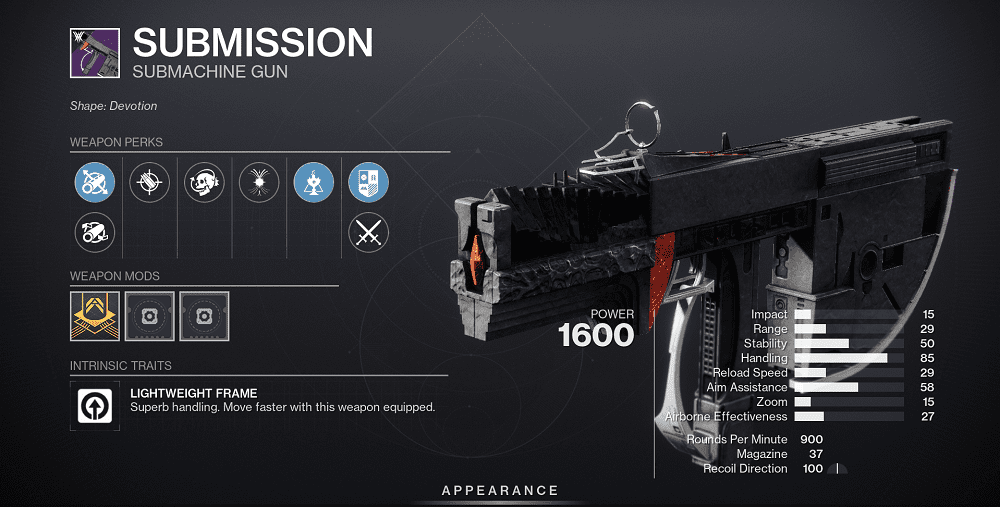
Task: Inspect the Lightweight Frame intrinsic trait
Action: click(95, 405)
